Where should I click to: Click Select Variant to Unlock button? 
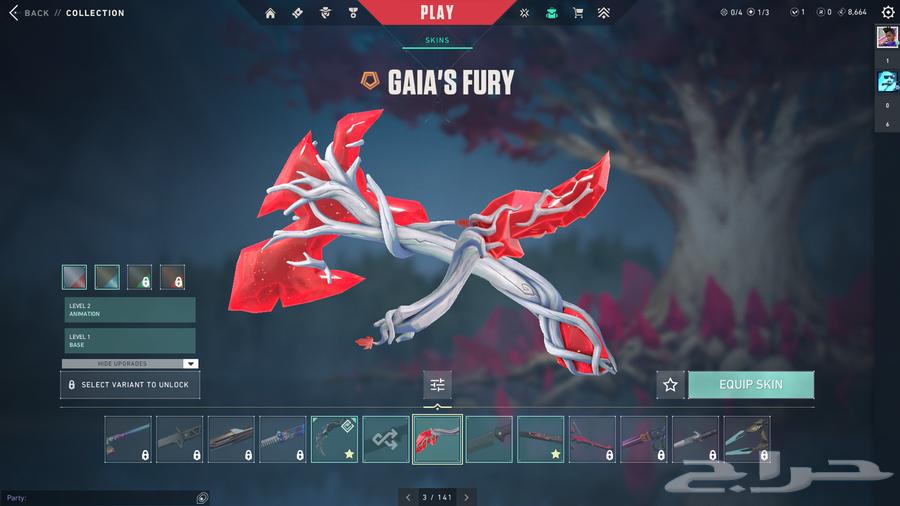coord(130,385)
